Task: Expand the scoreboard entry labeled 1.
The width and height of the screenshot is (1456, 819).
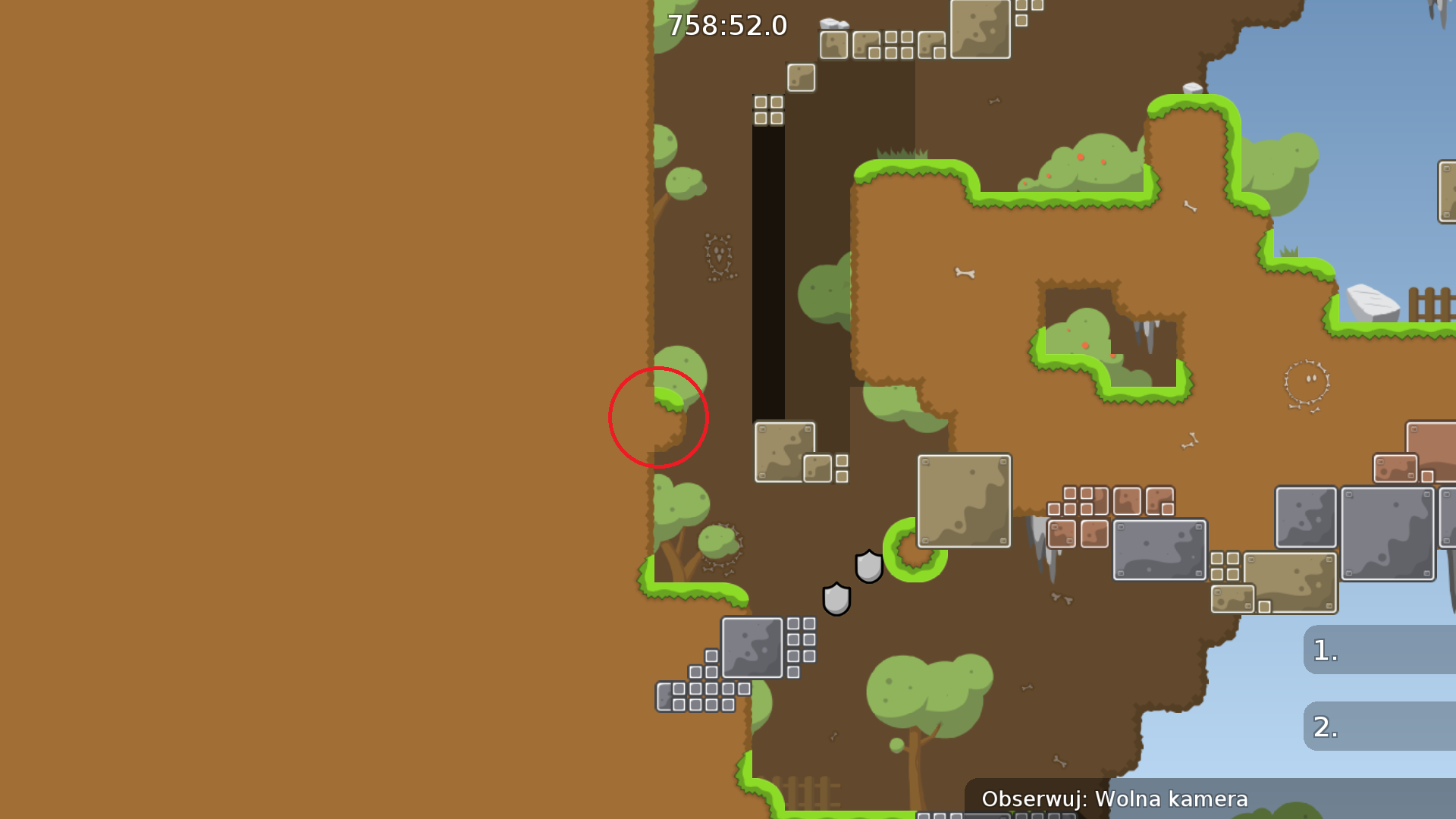Action: [1380, 651]
